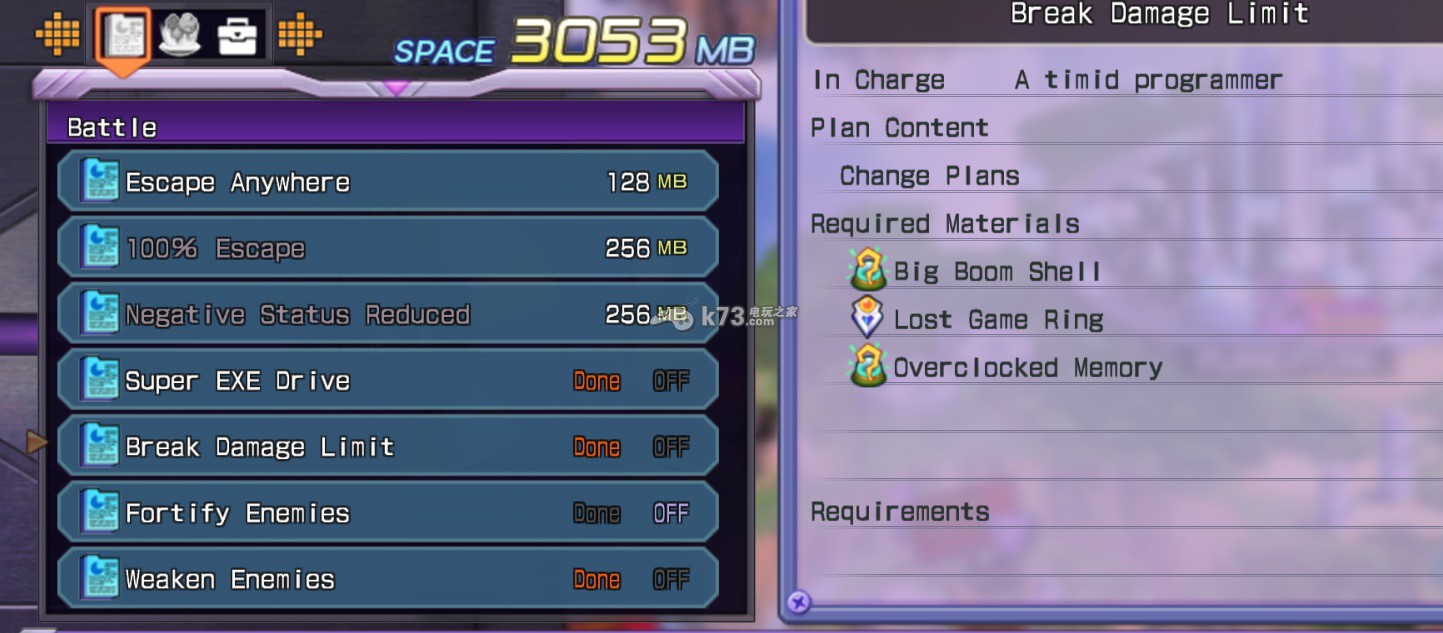
Task: Toggle the Weaken Enemies plan
Action: point(388,579)
